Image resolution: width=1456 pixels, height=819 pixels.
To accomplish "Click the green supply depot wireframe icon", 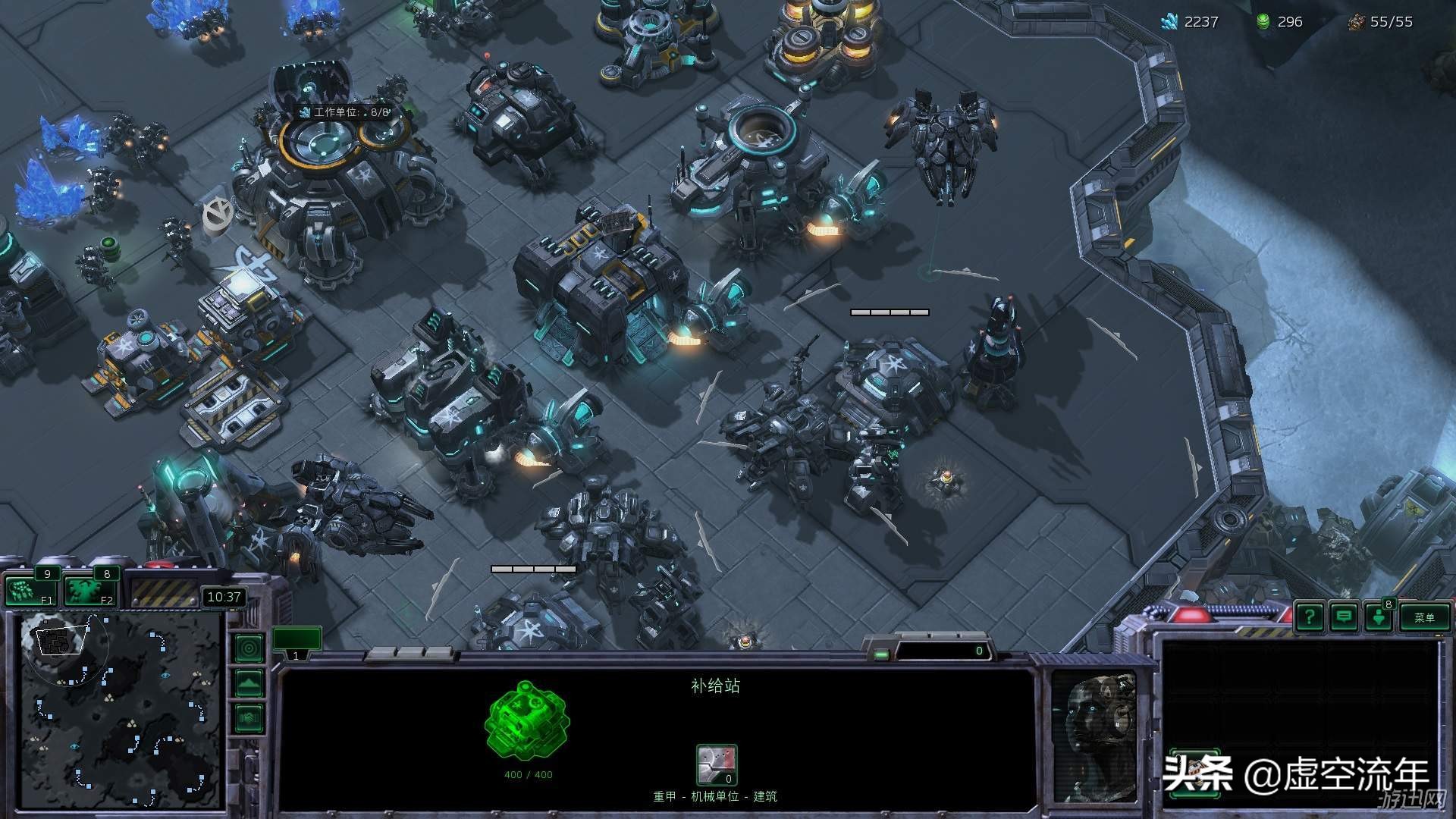I will [527, 720].
